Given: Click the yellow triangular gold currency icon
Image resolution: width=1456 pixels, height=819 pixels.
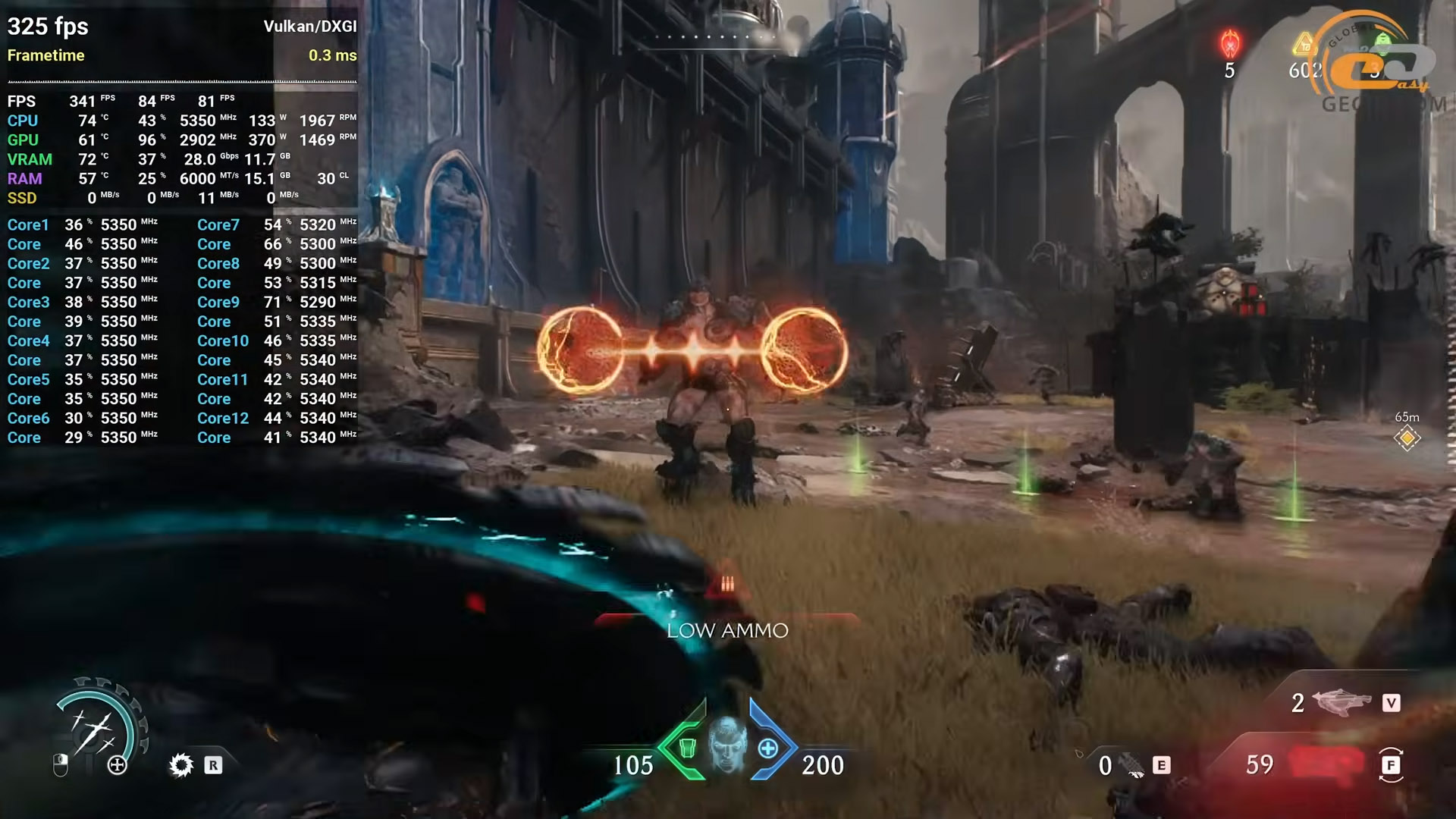Looking at the screenshot, I should [1304, 44].
